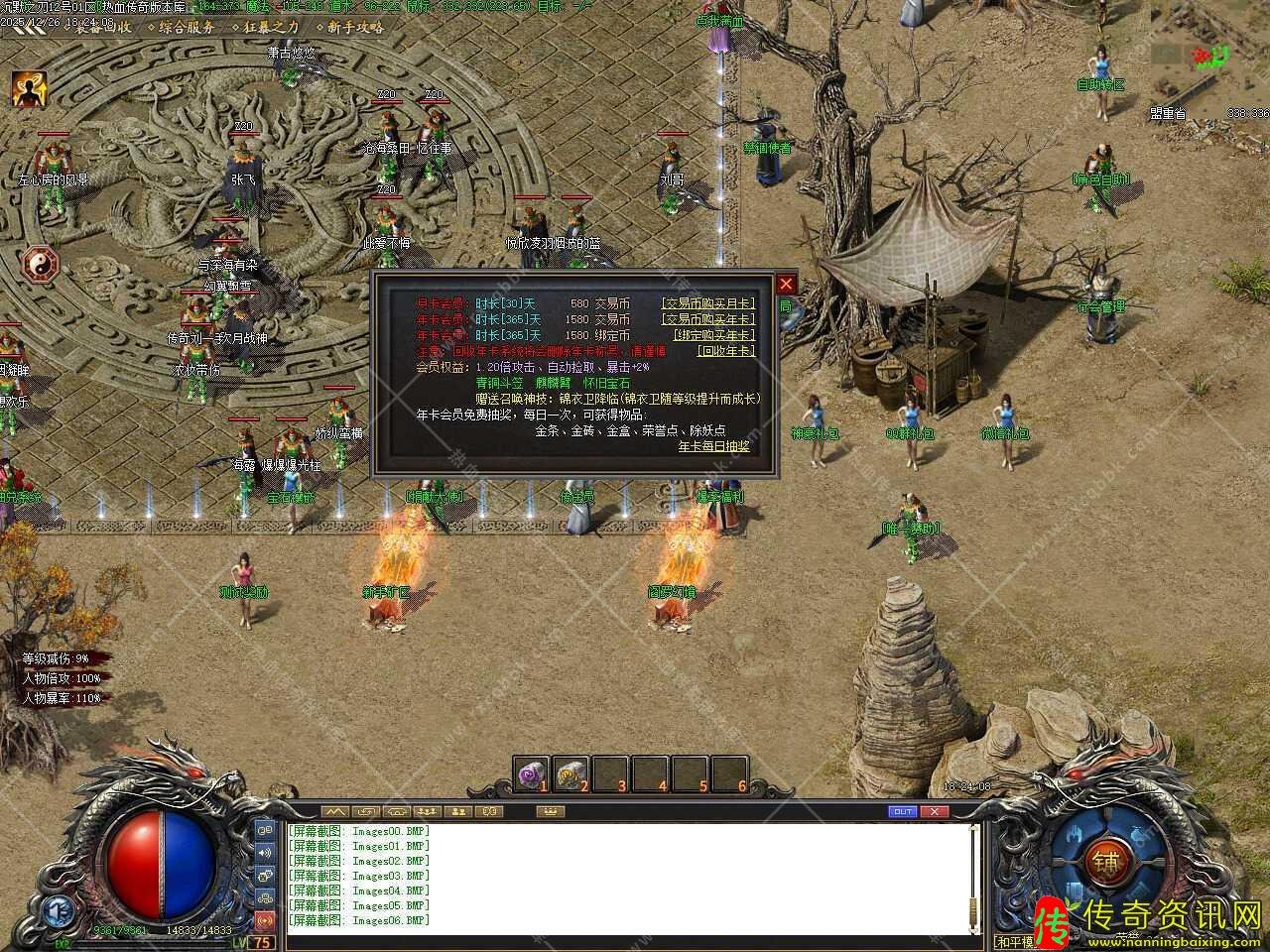1270x952 pixels.
Task: Click the red X button above chat
Action: (x=934, y=811)
